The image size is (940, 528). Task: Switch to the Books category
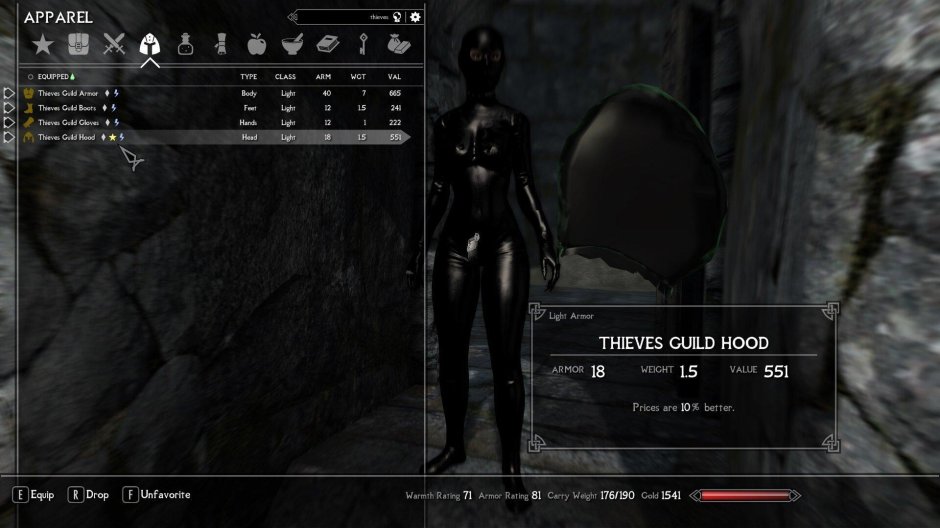pyautogui.click(x=327, y=44)
